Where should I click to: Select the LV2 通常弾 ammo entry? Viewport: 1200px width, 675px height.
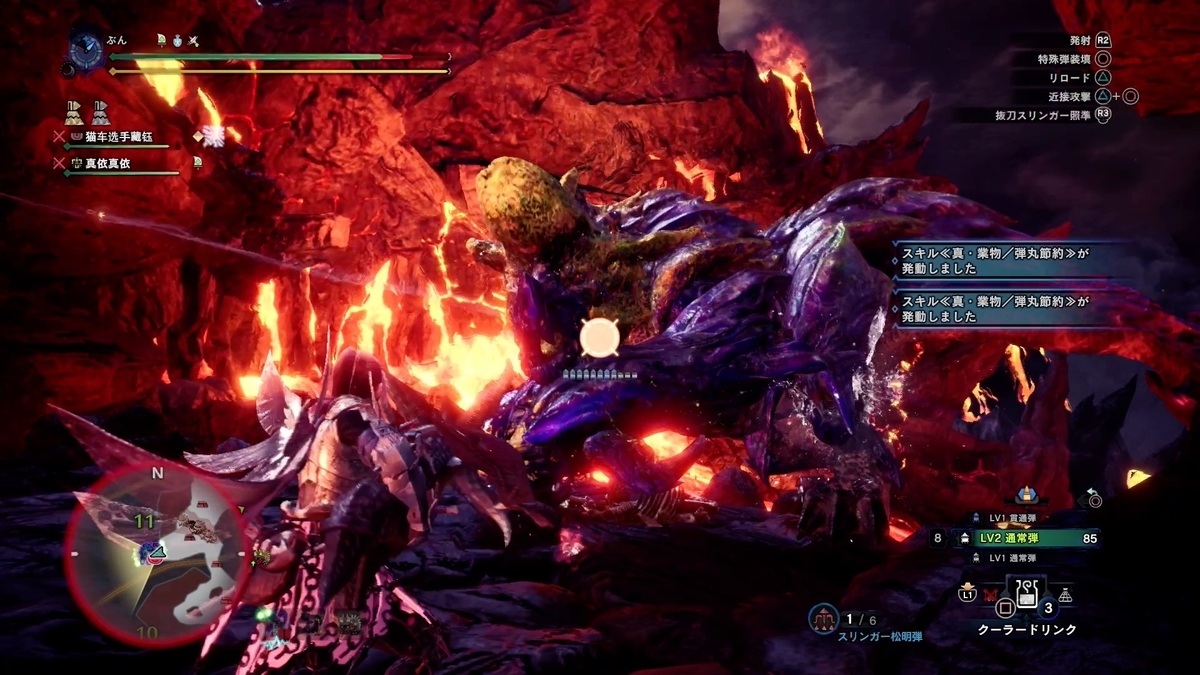(1030, 538)
